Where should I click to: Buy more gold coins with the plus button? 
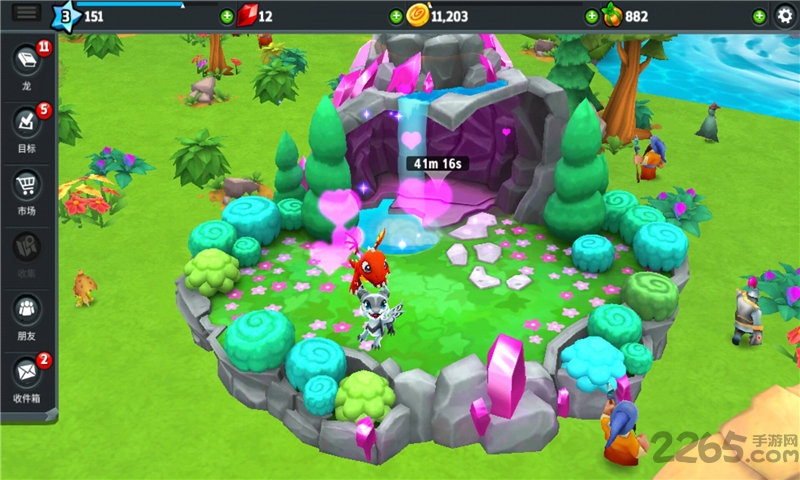(x=397, y=17)
